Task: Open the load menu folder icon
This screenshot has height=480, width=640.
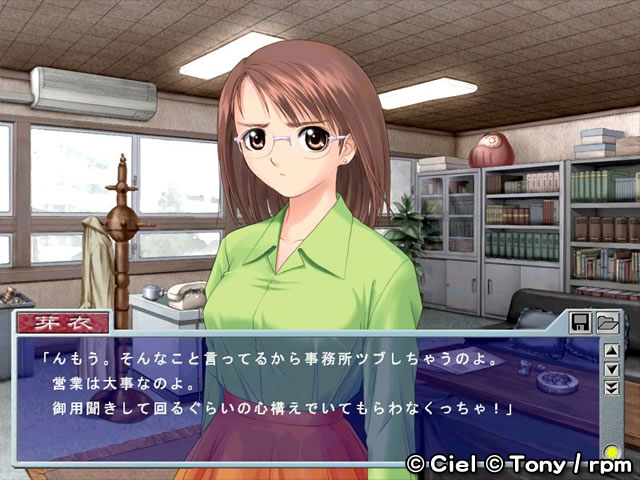Action: (607, 322)
